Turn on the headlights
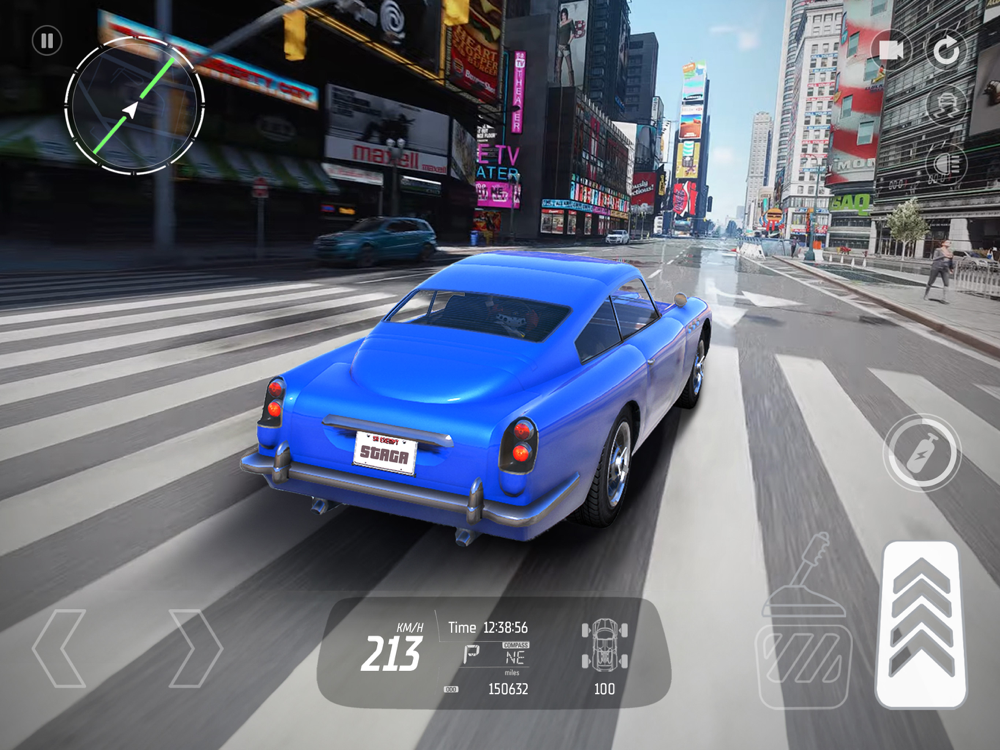This screenshot has width=1000, height=750. click(945, 161)
